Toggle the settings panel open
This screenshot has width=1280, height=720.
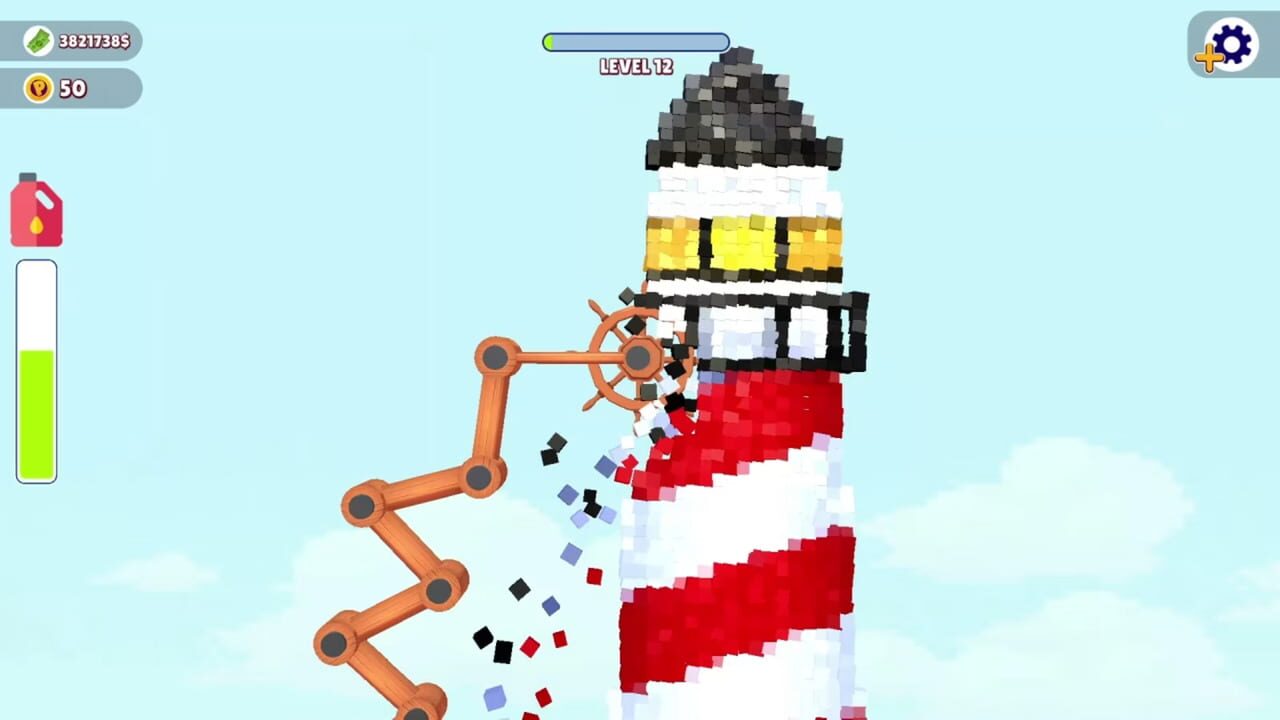[x=1232, y=45]
